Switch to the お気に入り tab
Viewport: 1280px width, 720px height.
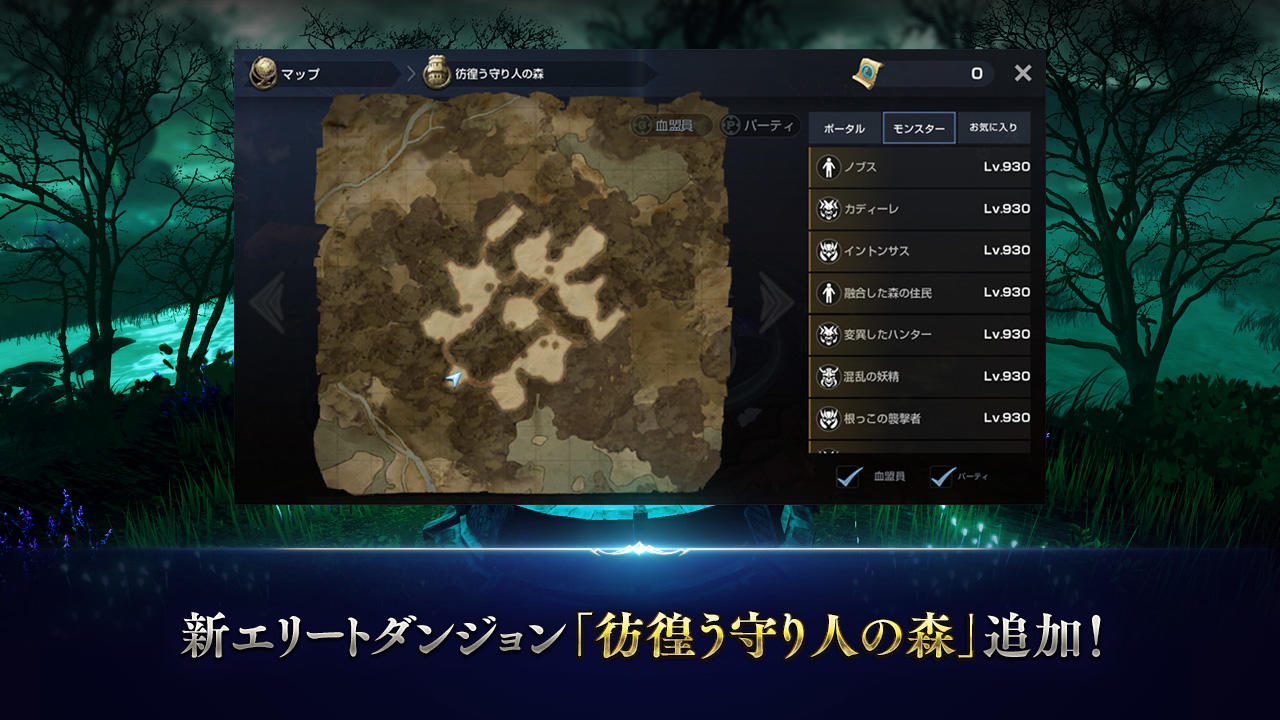coord(994,128)
